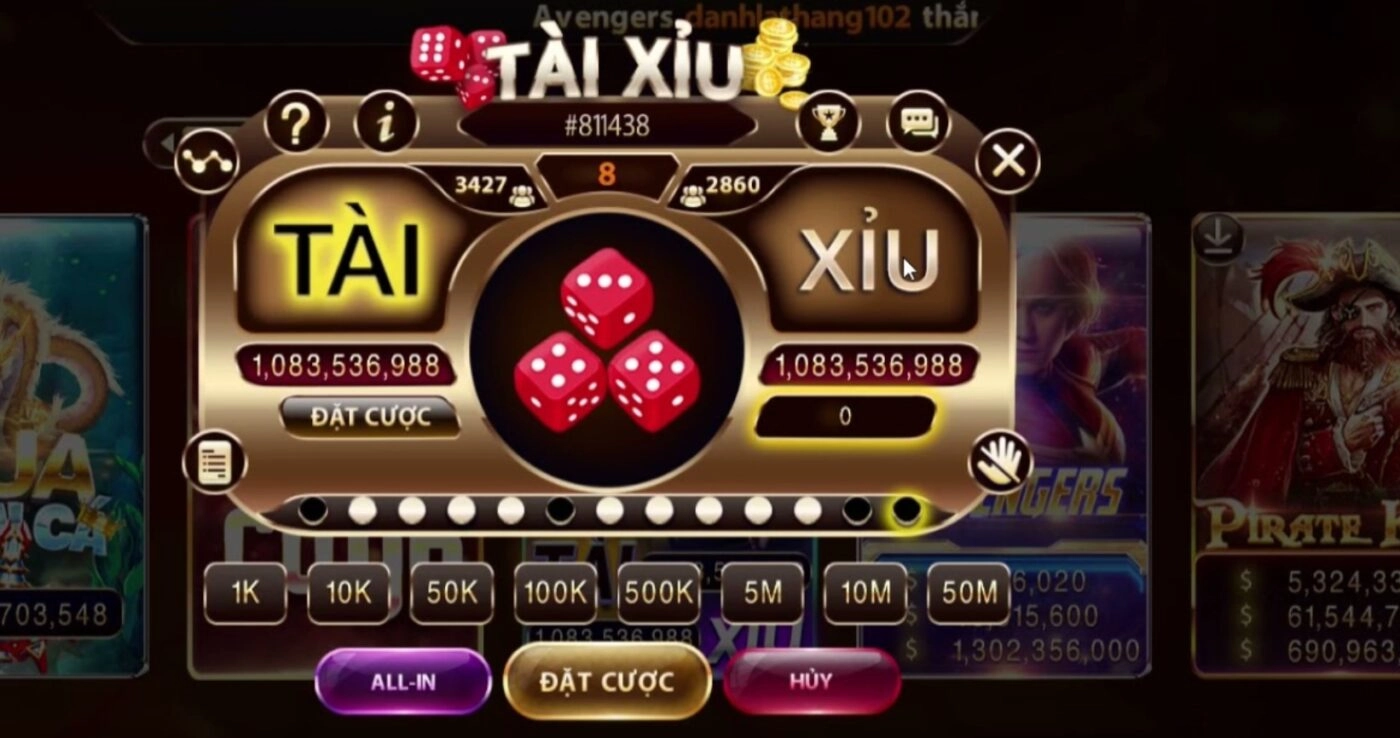Viewport: 1400px width, 738px height.
Task: Go all in with ALL-IN
Action: [403, 682]
